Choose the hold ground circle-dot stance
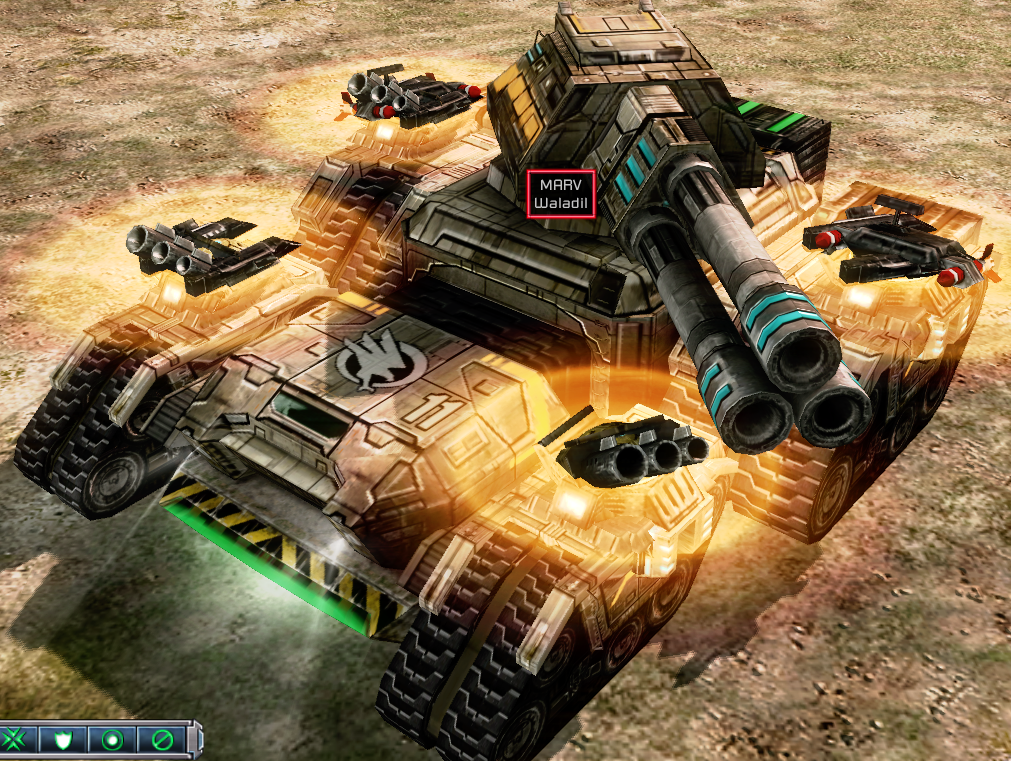The height and width of the screenshot is (764, 1011). [112, 741]
